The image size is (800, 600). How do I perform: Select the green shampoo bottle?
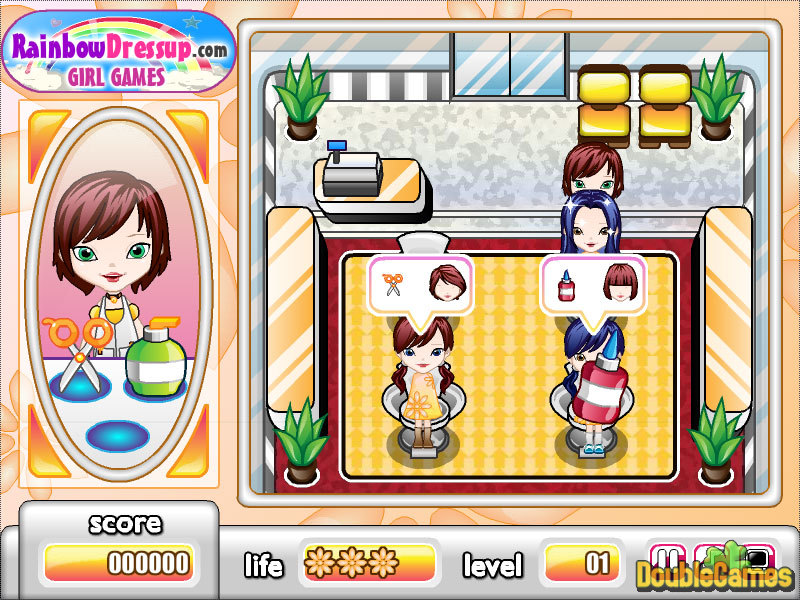point(150,360)
